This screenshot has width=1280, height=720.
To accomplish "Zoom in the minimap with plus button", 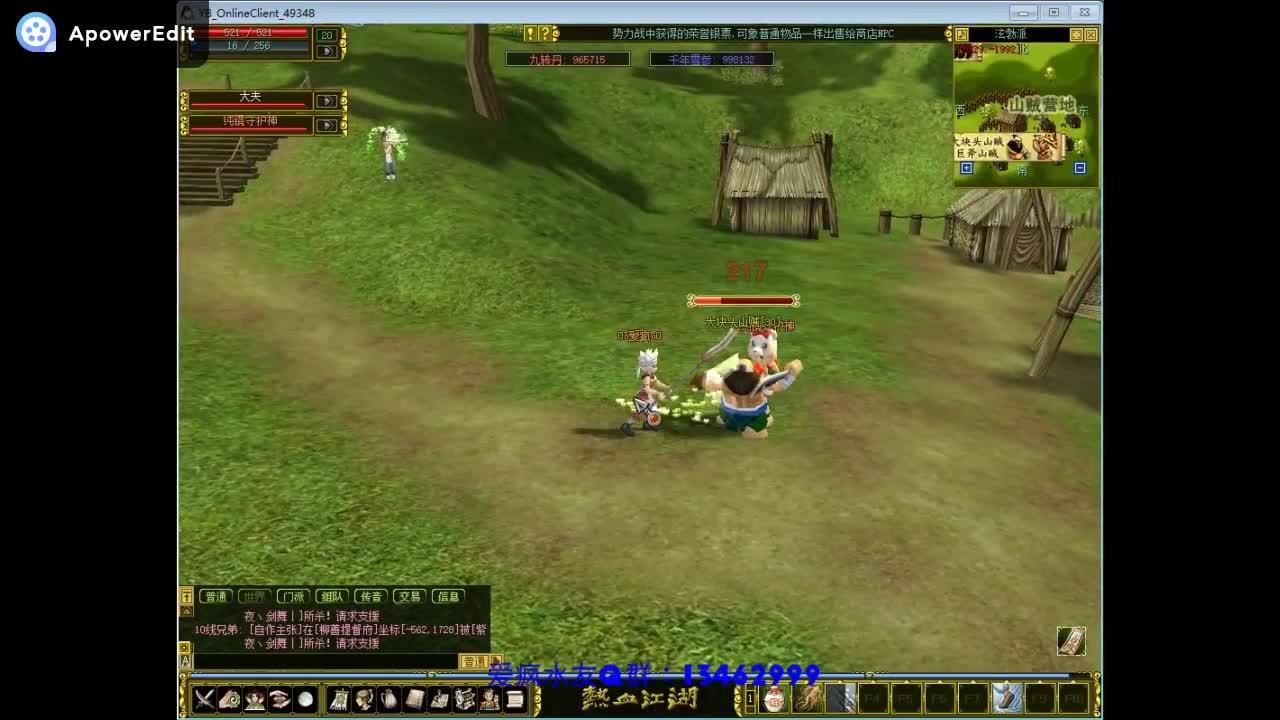I will [966, 169].
